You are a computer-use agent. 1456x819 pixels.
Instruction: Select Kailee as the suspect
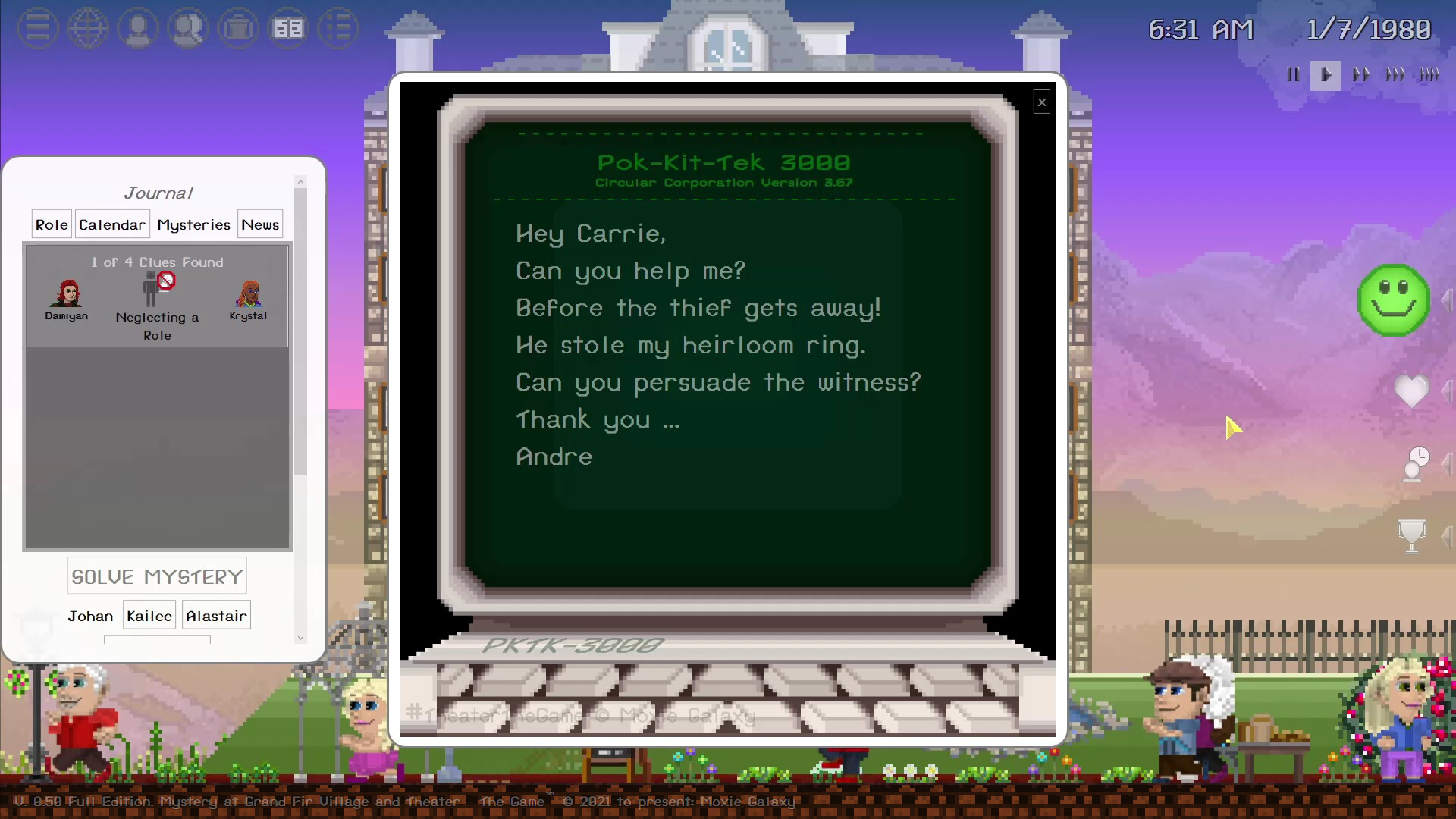click(x=149, y=616)
